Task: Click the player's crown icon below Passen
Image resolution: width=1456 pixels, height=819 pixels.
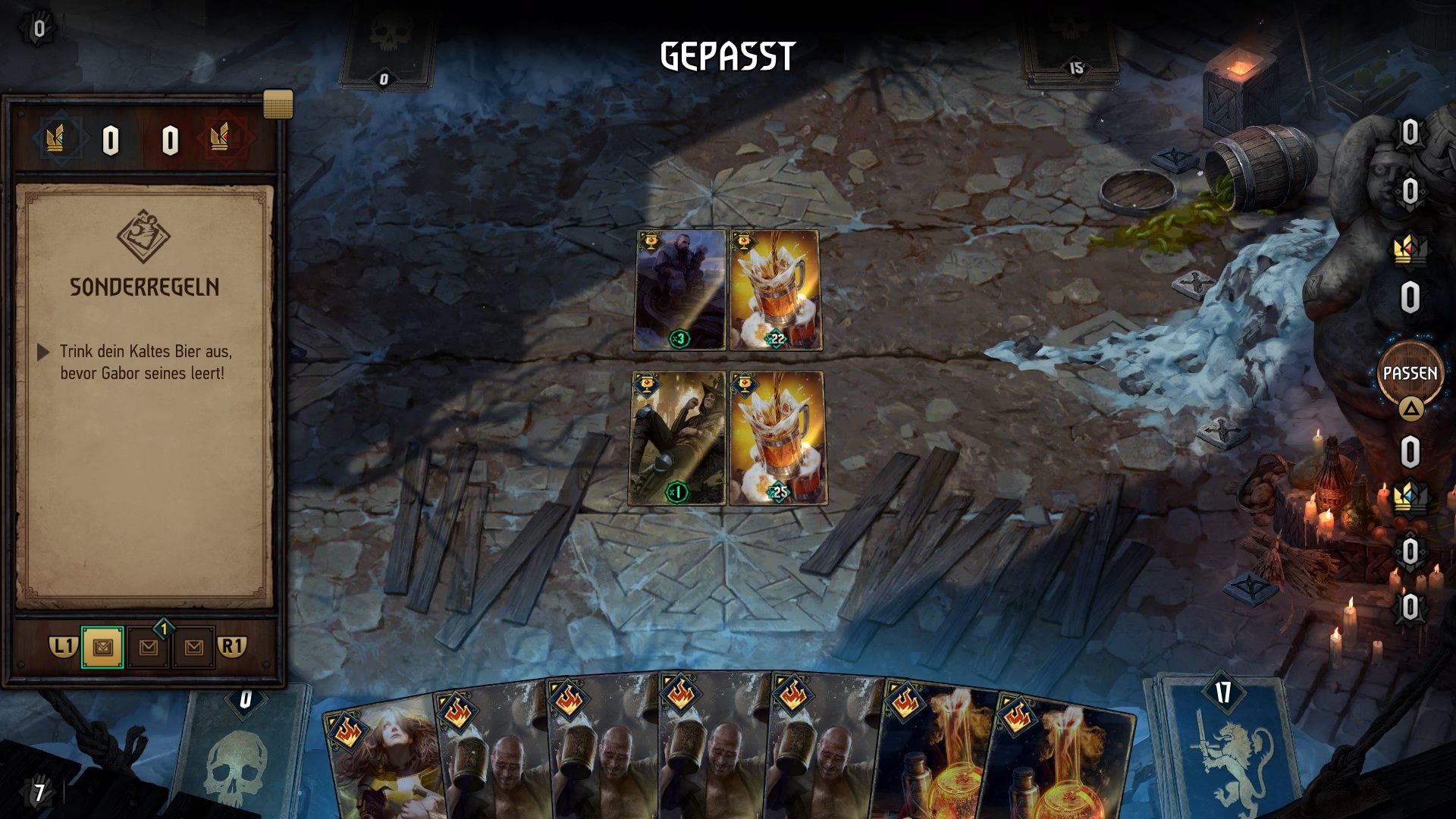Action: (1411, 497)
